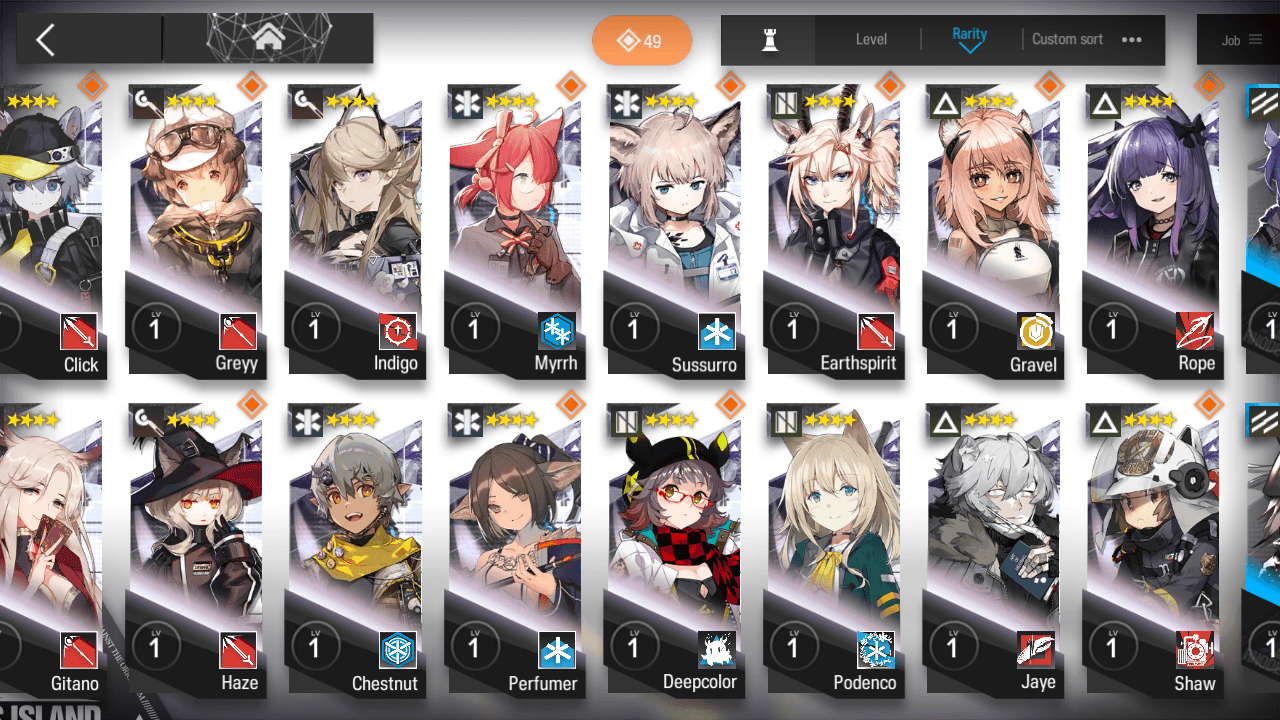Select operator Rope
This screenshot has height=720, width=1280.
point(1153,230)
